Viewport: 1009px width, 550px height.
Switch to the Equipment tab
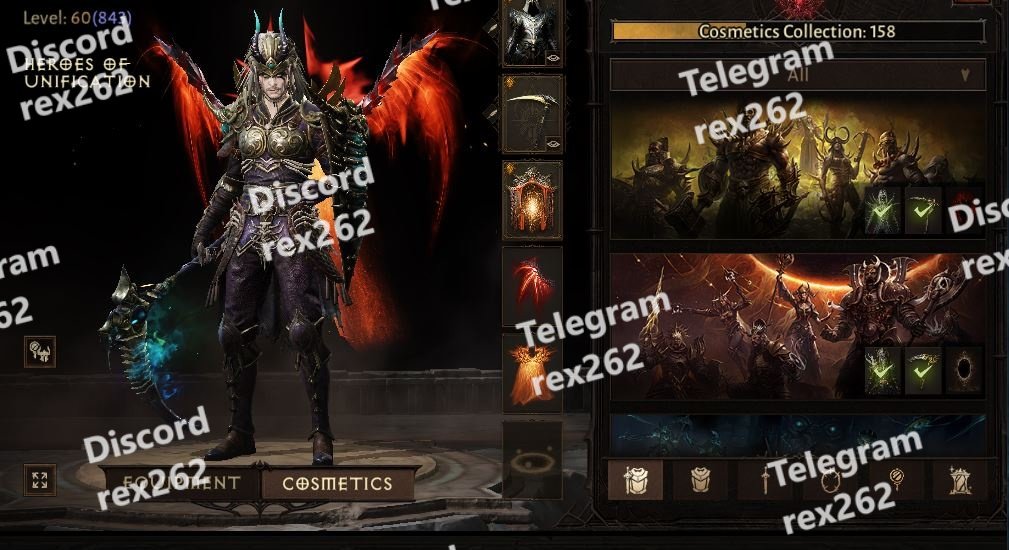coord(182,484)
